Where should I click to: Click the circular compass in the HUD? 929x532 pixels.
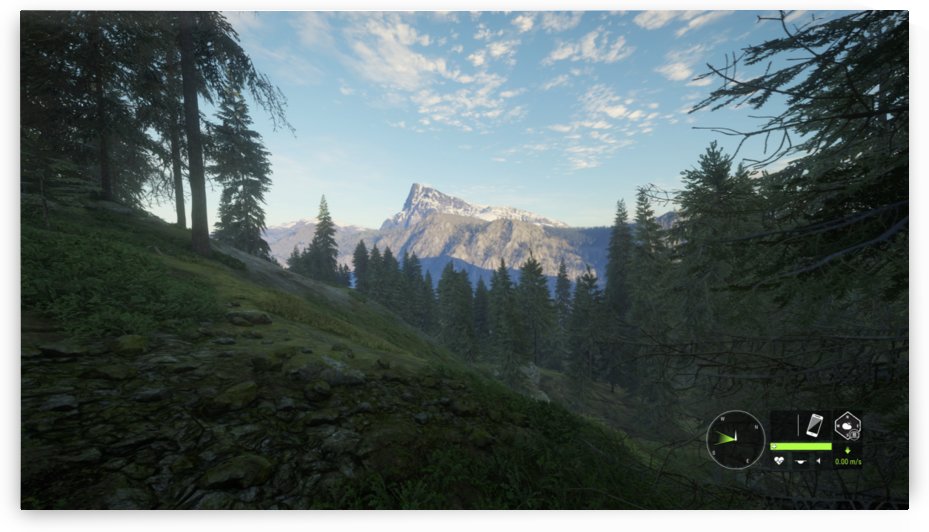[x=735, y=439]
